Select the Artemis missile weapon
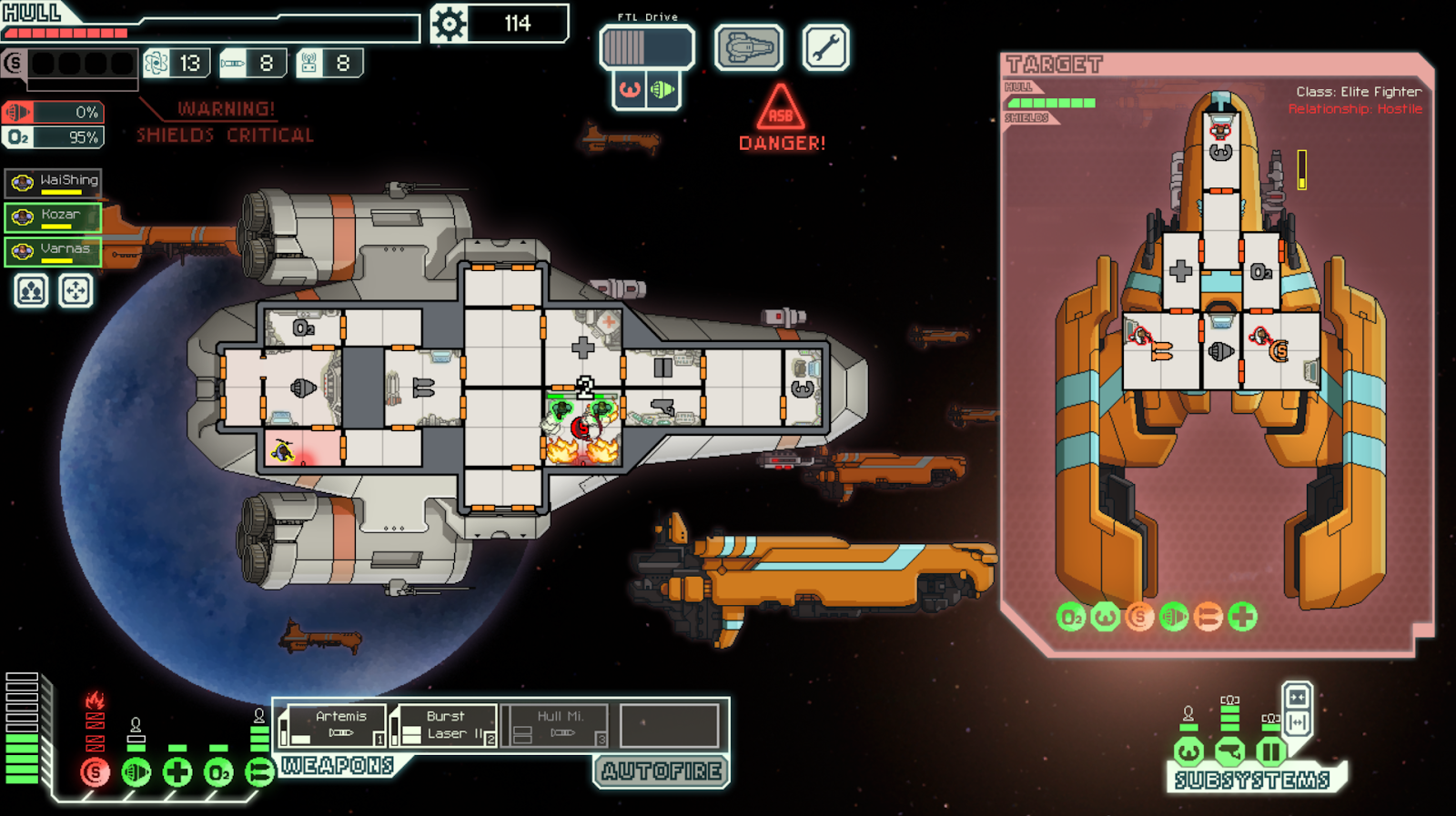This screenshot has width=1456, height=816. (x=332, y=726)
